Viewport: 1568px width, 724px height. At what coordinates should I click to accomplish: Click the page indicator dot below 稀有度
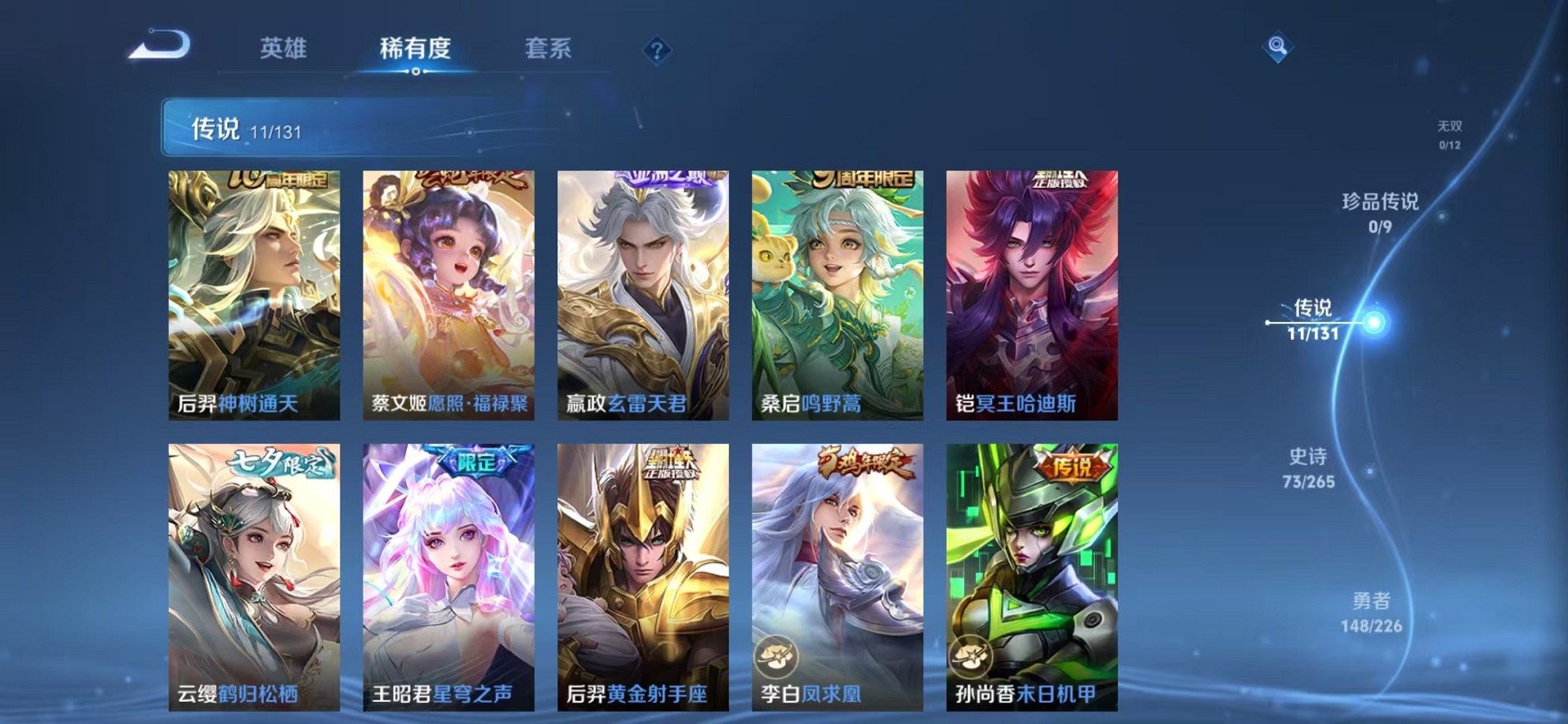[417, 73]
